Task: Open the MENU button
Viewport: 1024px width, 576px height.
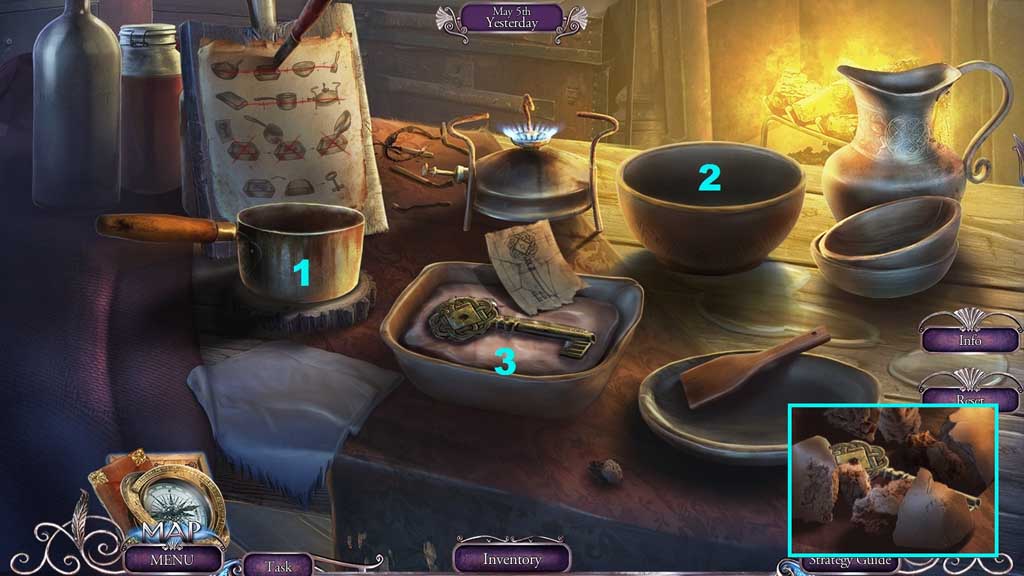Action: pos(173,558)
